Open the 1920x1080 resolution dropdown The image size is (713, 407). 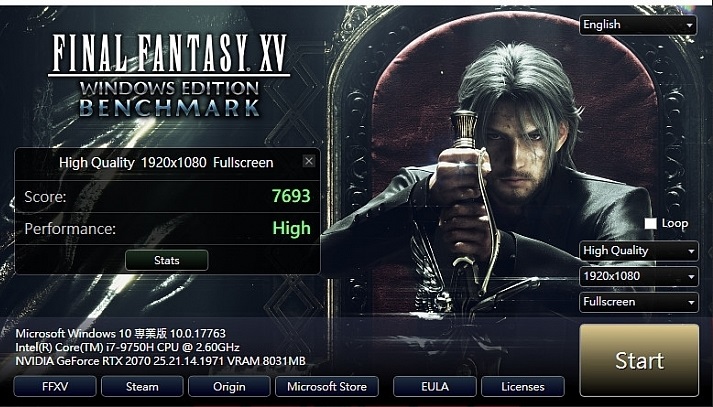(638, 275)
